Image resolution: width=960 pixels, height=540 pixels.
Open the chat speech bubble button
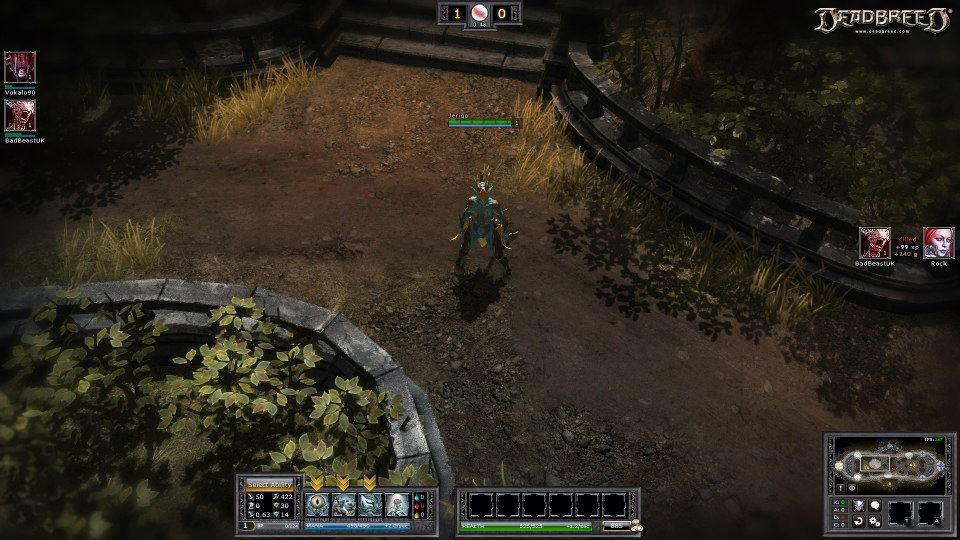coord(874,506)
